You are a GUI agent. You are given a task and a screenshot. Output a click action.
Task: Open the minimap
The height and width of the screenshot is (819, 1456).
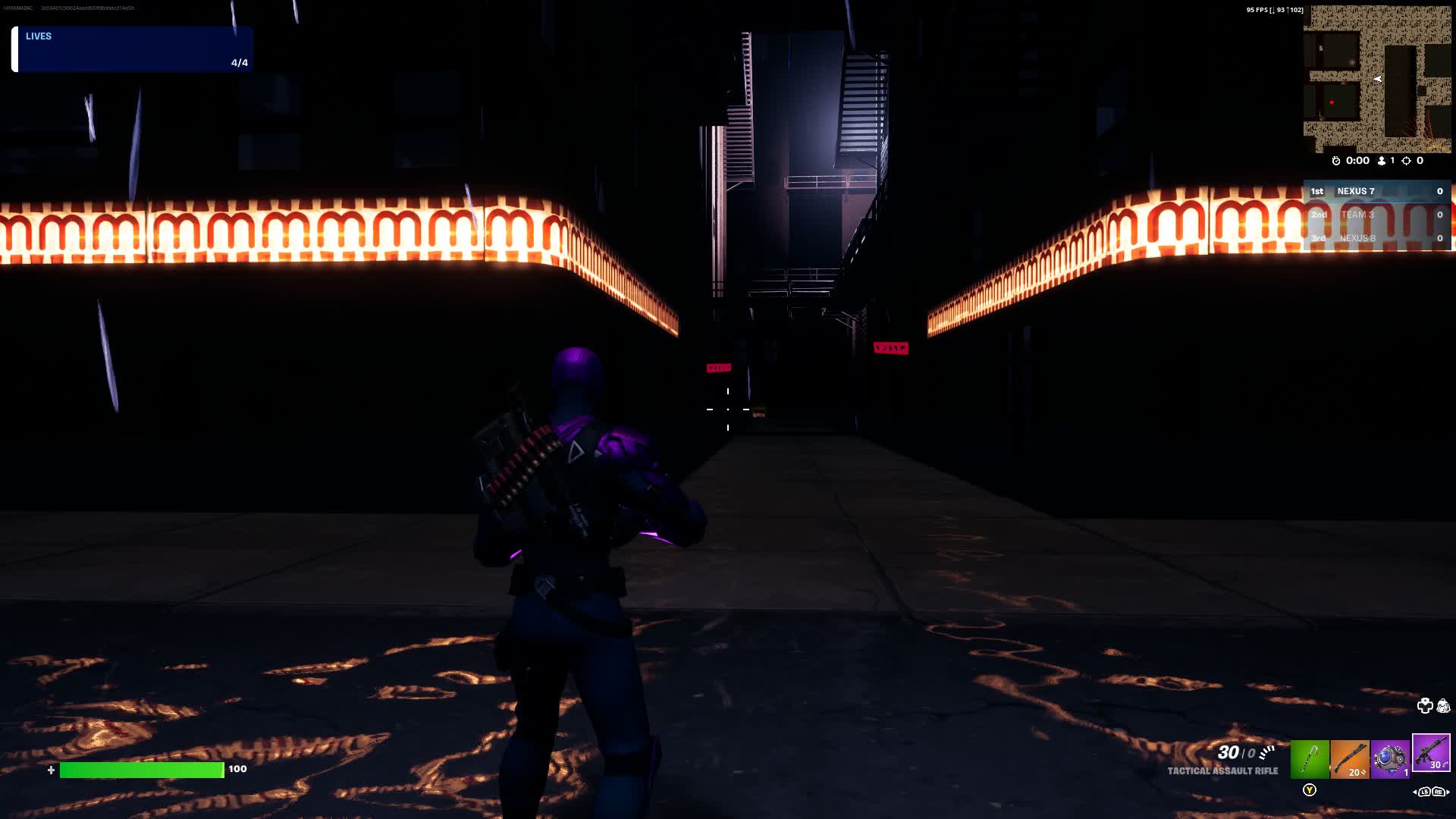pyautogui.click(x=1376, y=79)
